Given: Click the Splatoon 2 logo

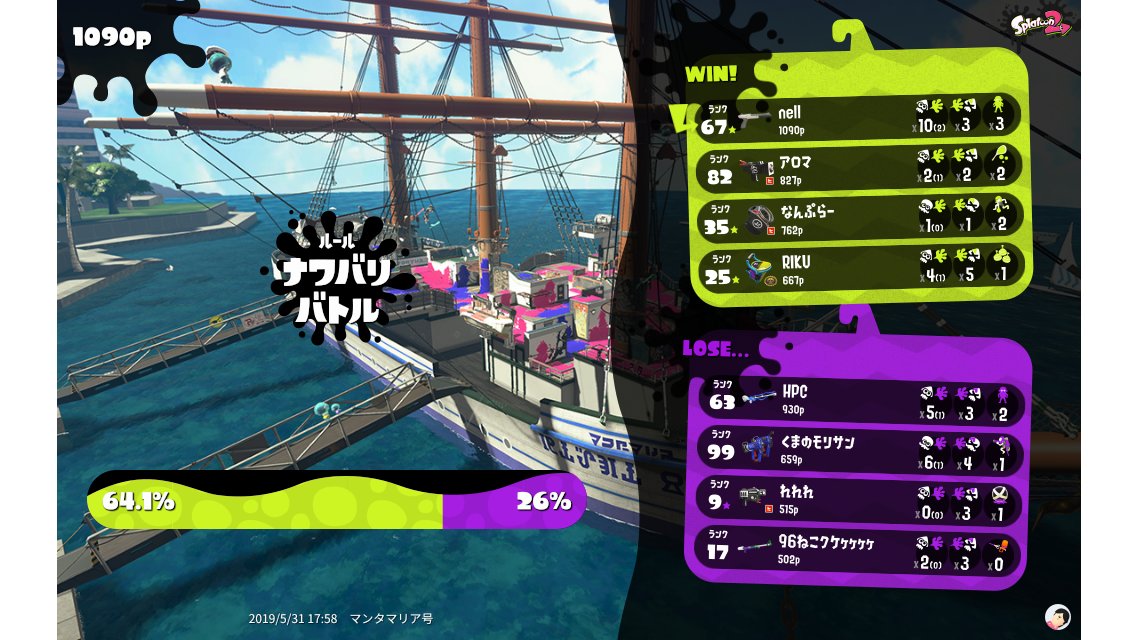Looking at the screenshot, I should tap(1041, 24).
